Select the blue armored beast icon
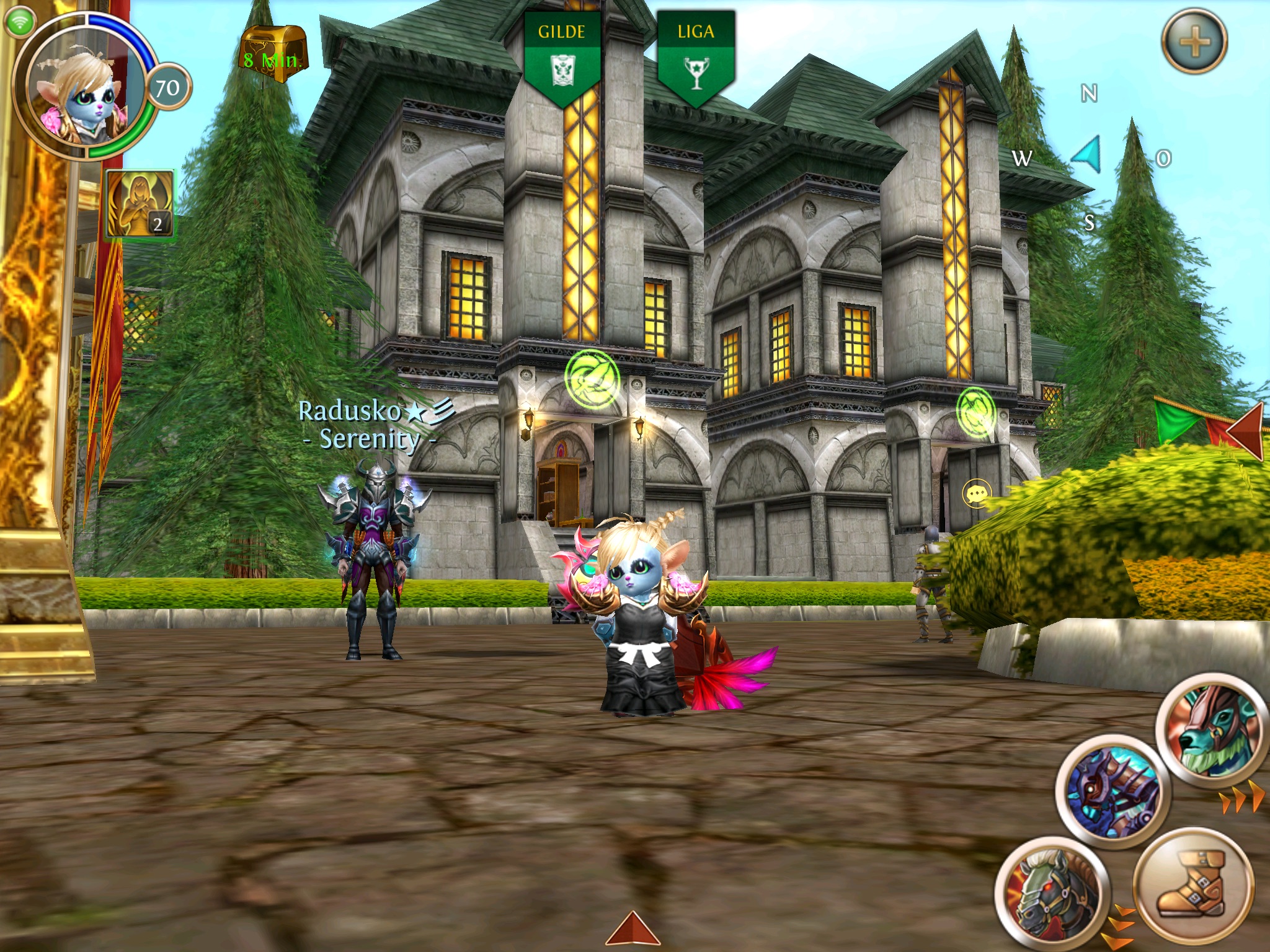 pos(1112,792)
